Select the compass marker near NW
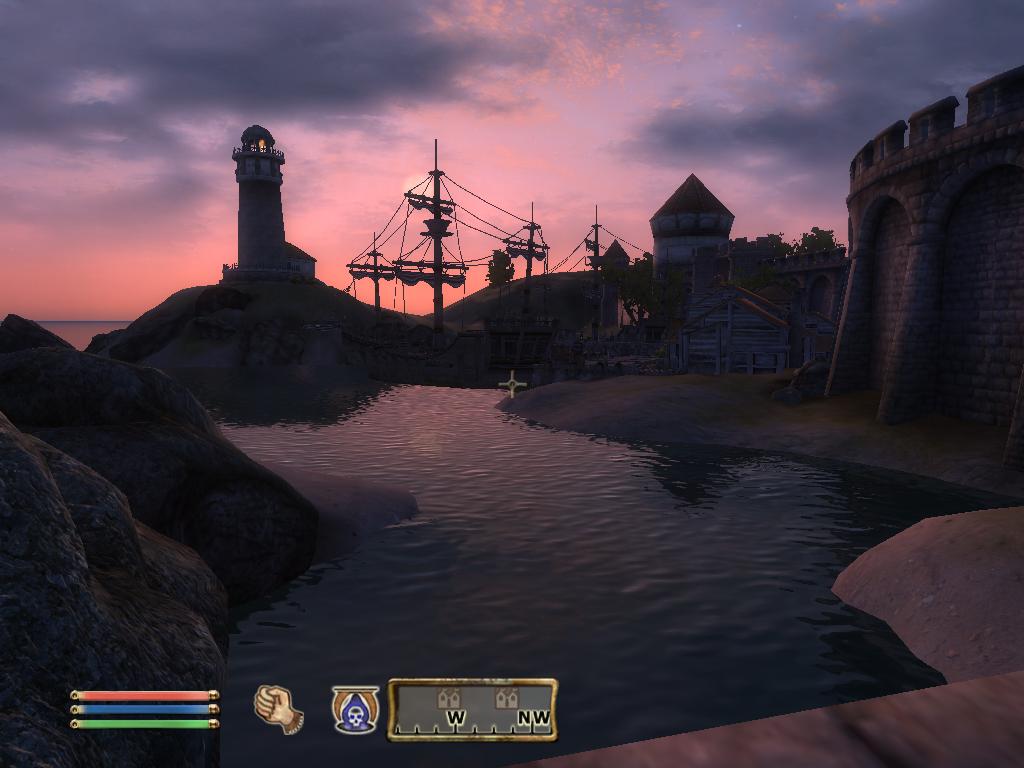1024x768 pixels. click(x=507, y=698)
